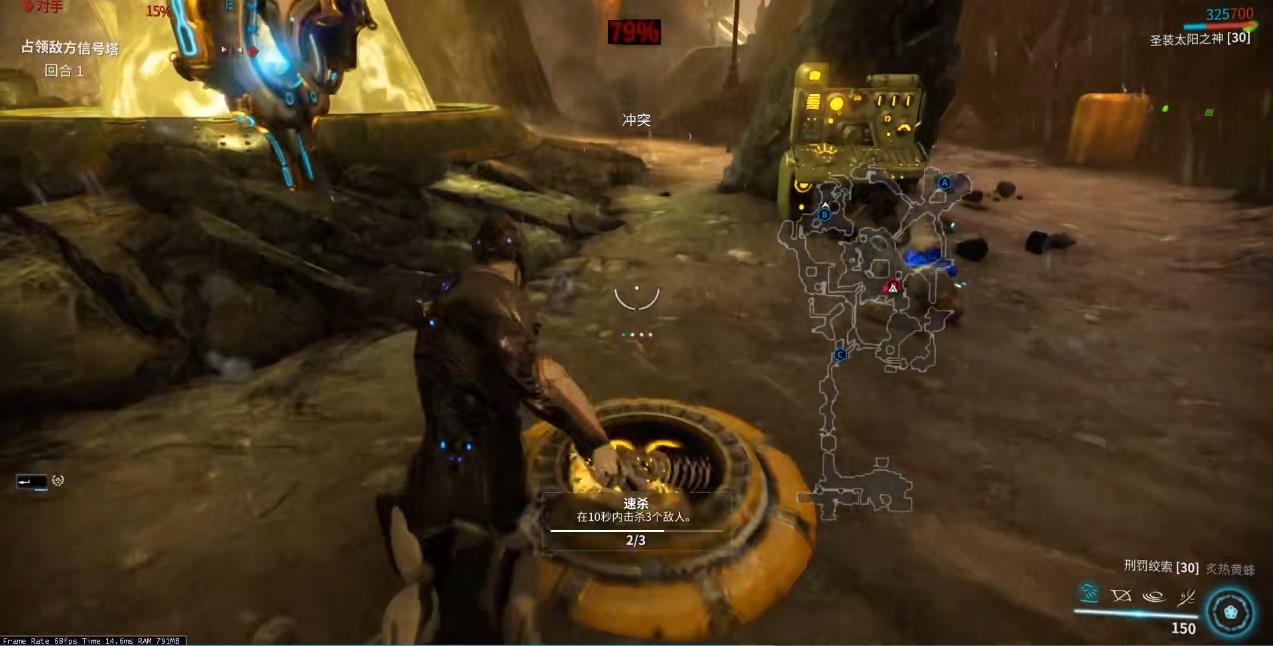Select signal tower C marker on map
Viewport: 1273px width, 646px height.
[x=840, y=354]
